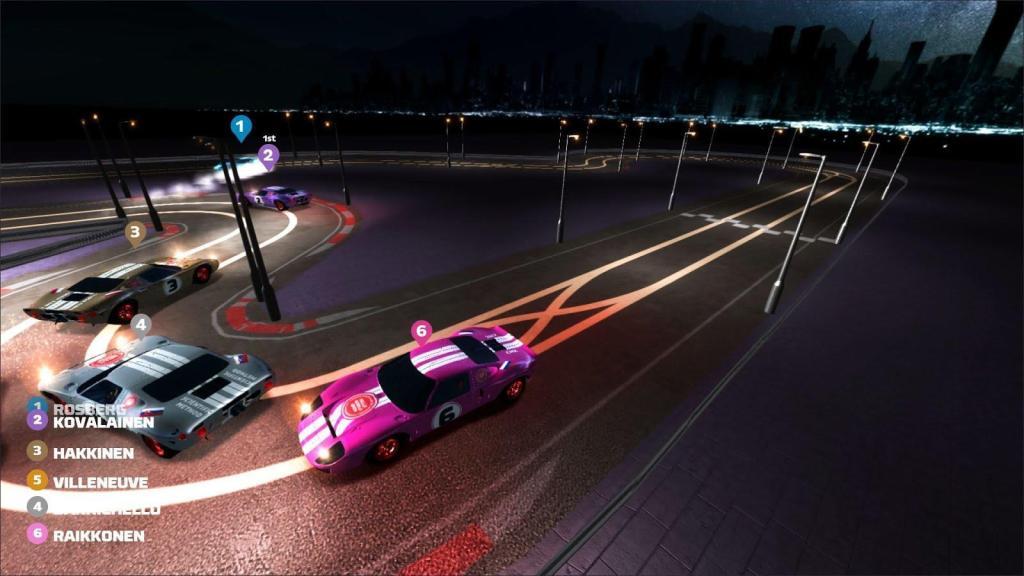Viewport: 1024px width, 576px height.
Task: Click the blue number 1 marker over the track
Action: coord(240,127)
